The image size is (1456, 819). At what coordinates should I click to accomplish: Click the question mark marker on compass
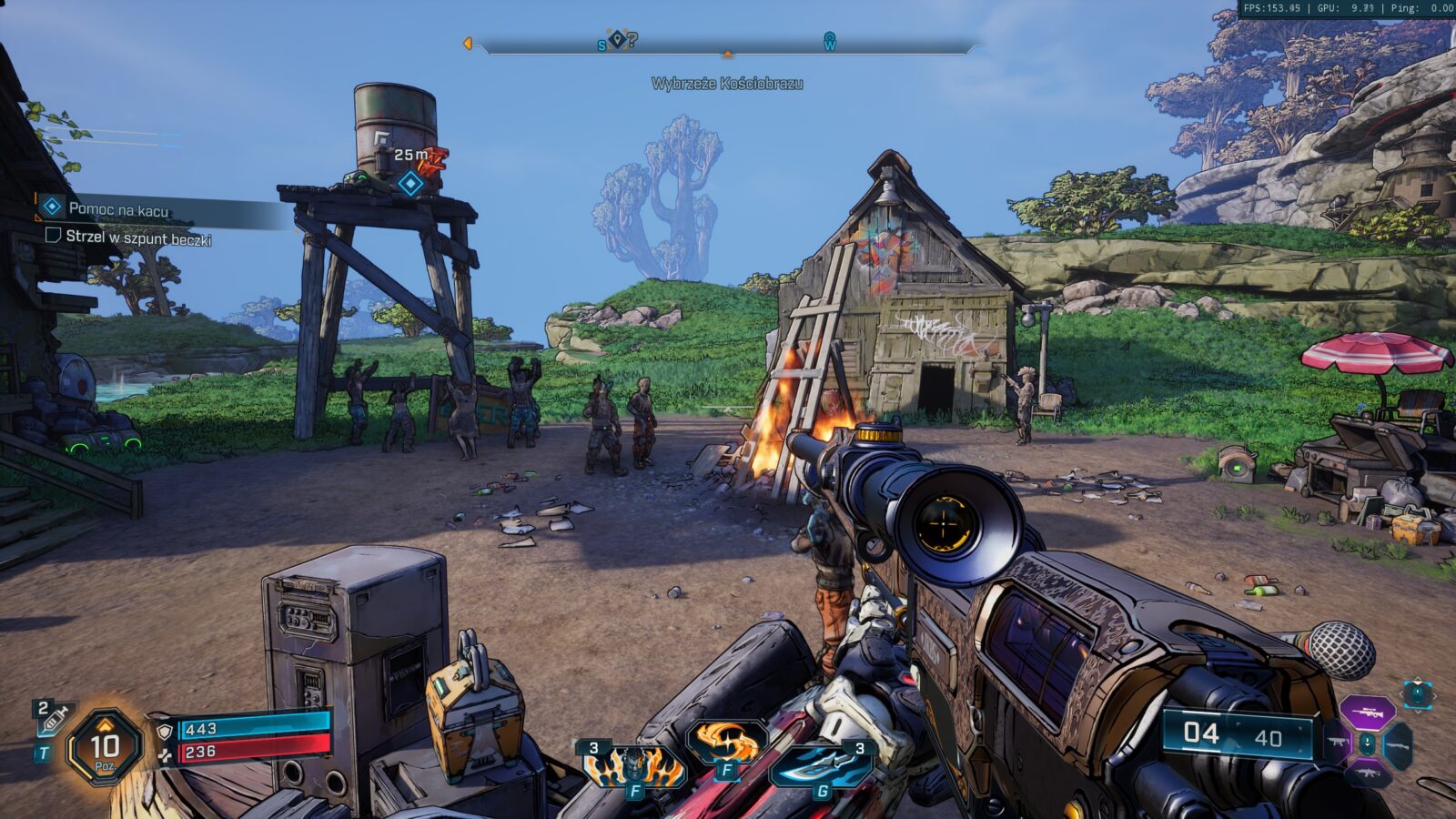click(632, 39)
